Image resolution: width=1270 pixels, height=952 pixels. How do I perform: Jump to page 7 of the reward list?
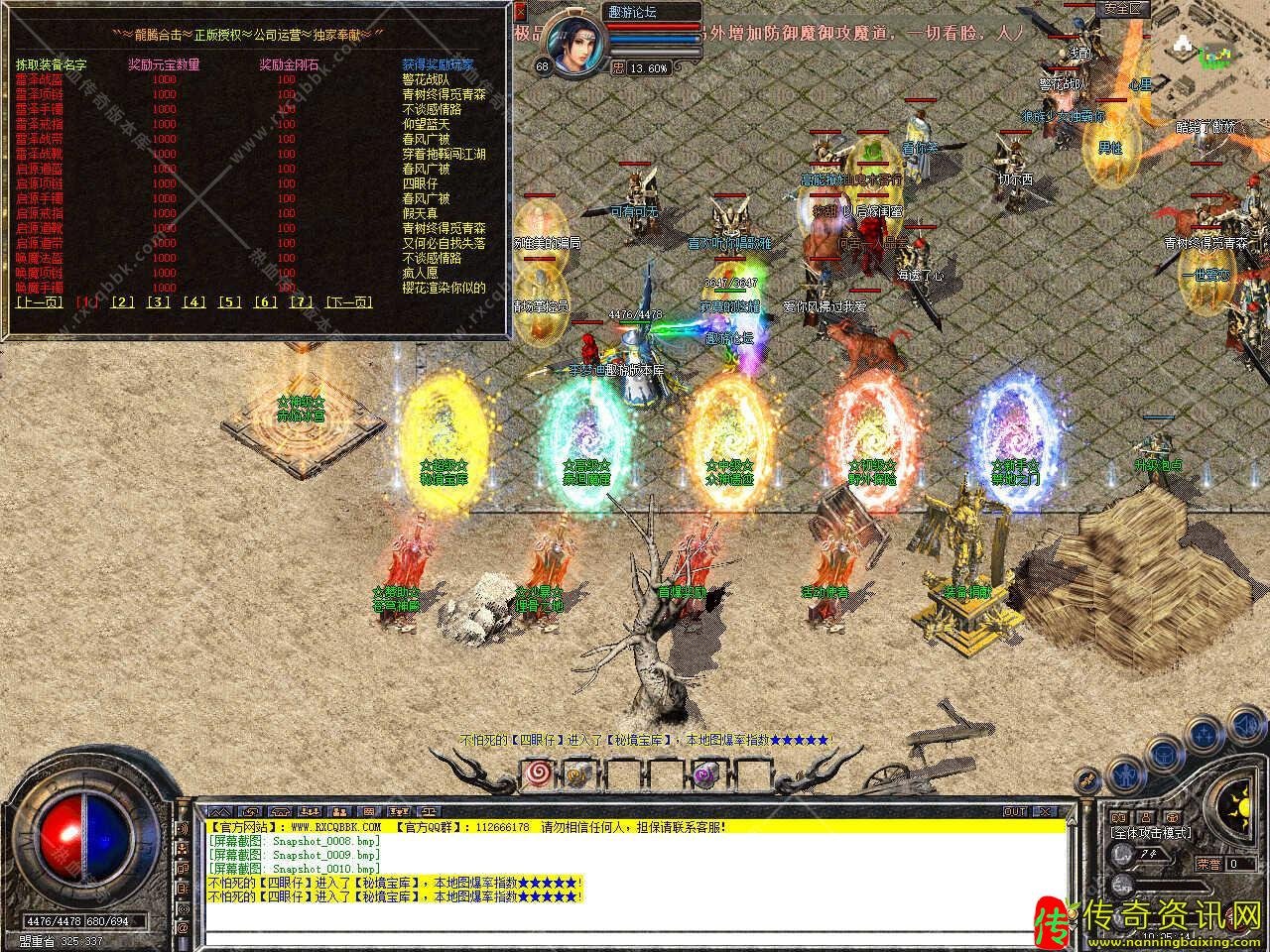(x=301, y=302)
